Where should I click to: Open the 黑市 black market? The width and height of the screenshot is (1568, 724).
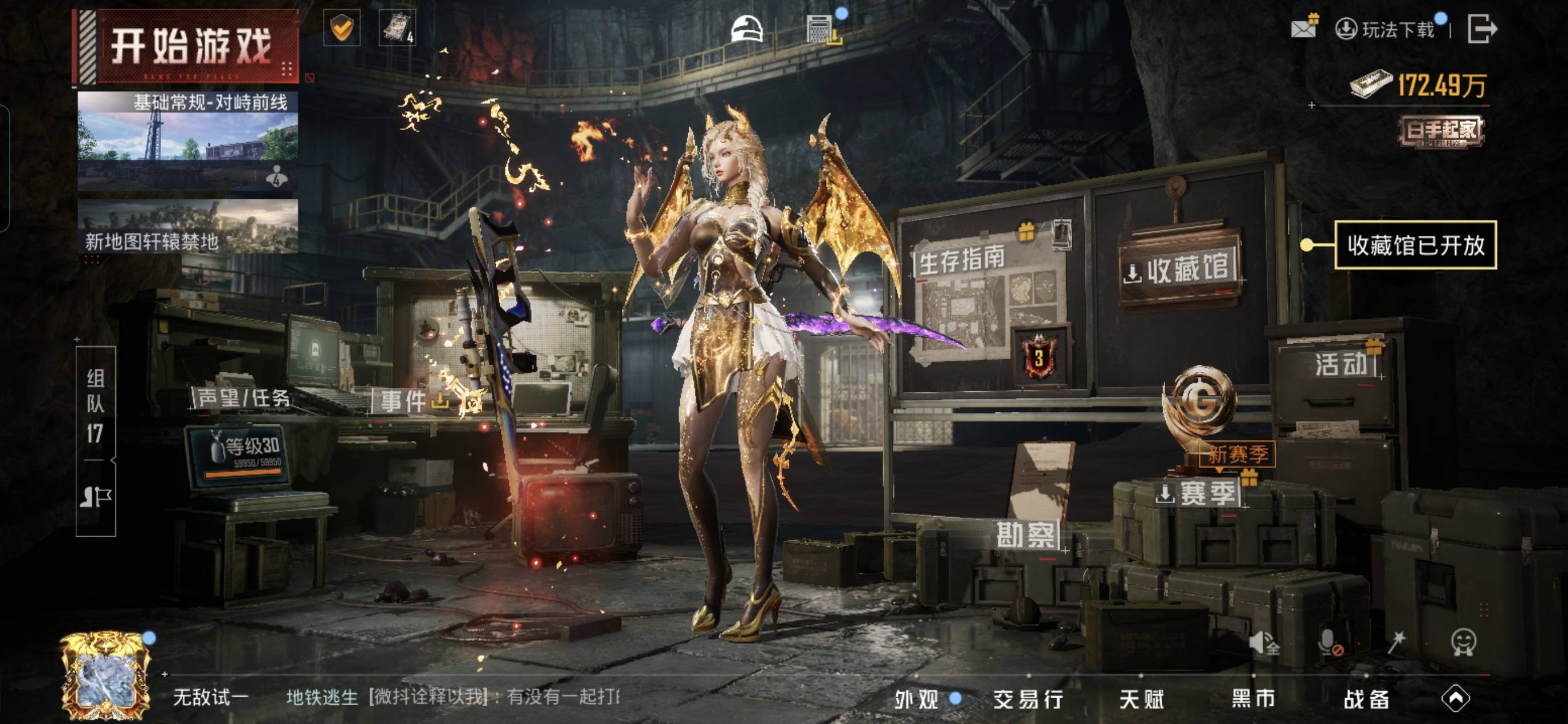point(1253,699)
